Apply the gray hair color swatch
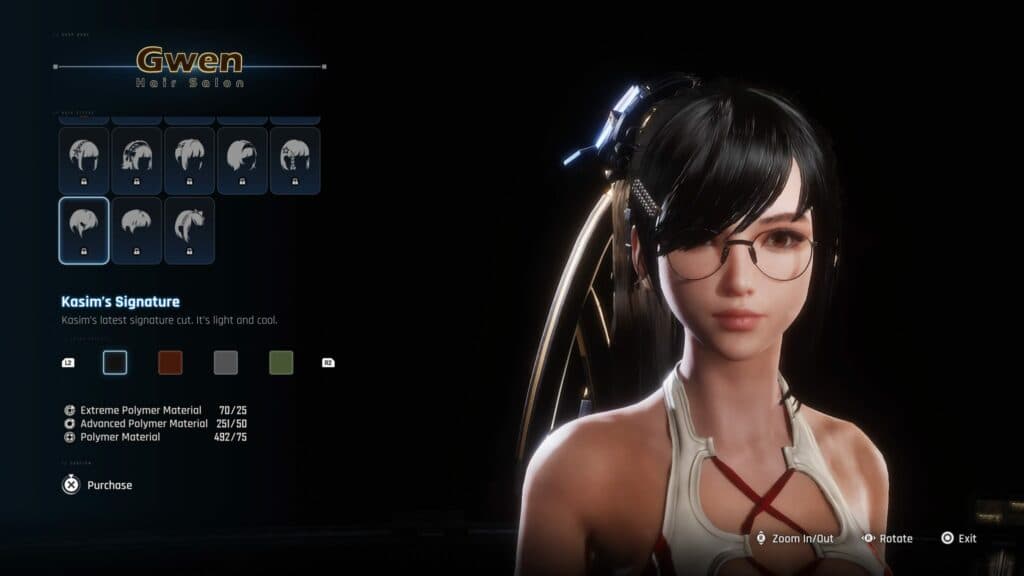Screen dimensions: 1024x576 tap(226, 362)
